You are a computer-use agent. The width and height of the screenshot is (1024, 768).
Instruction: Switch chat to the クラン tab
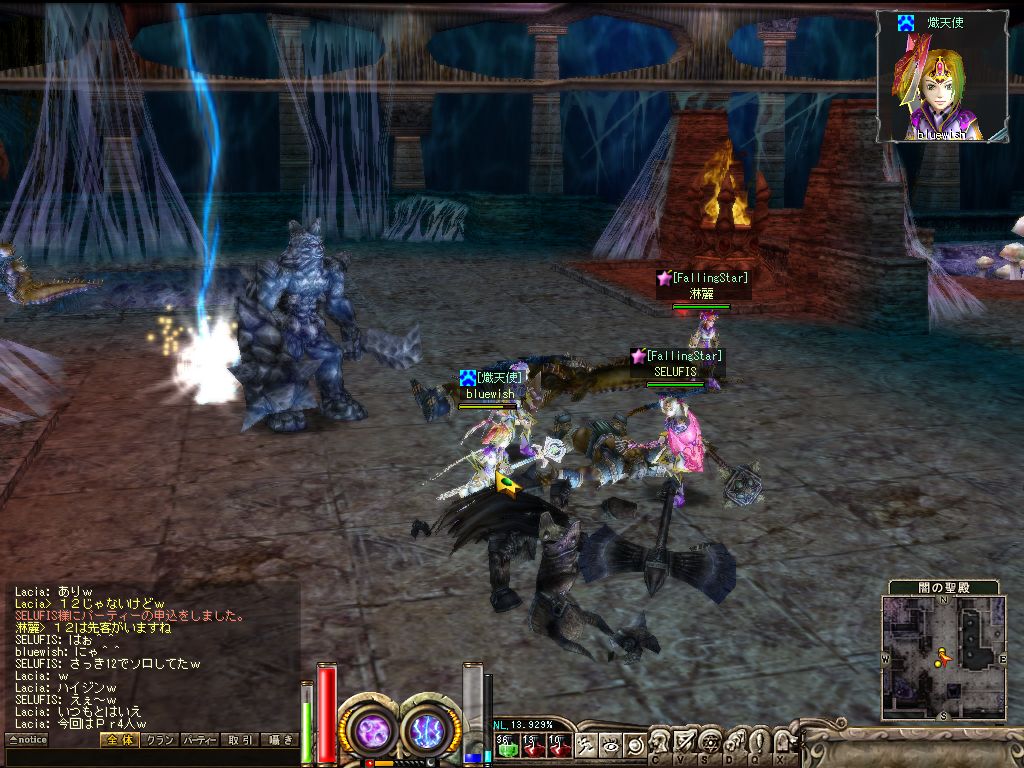pos(160,740)
